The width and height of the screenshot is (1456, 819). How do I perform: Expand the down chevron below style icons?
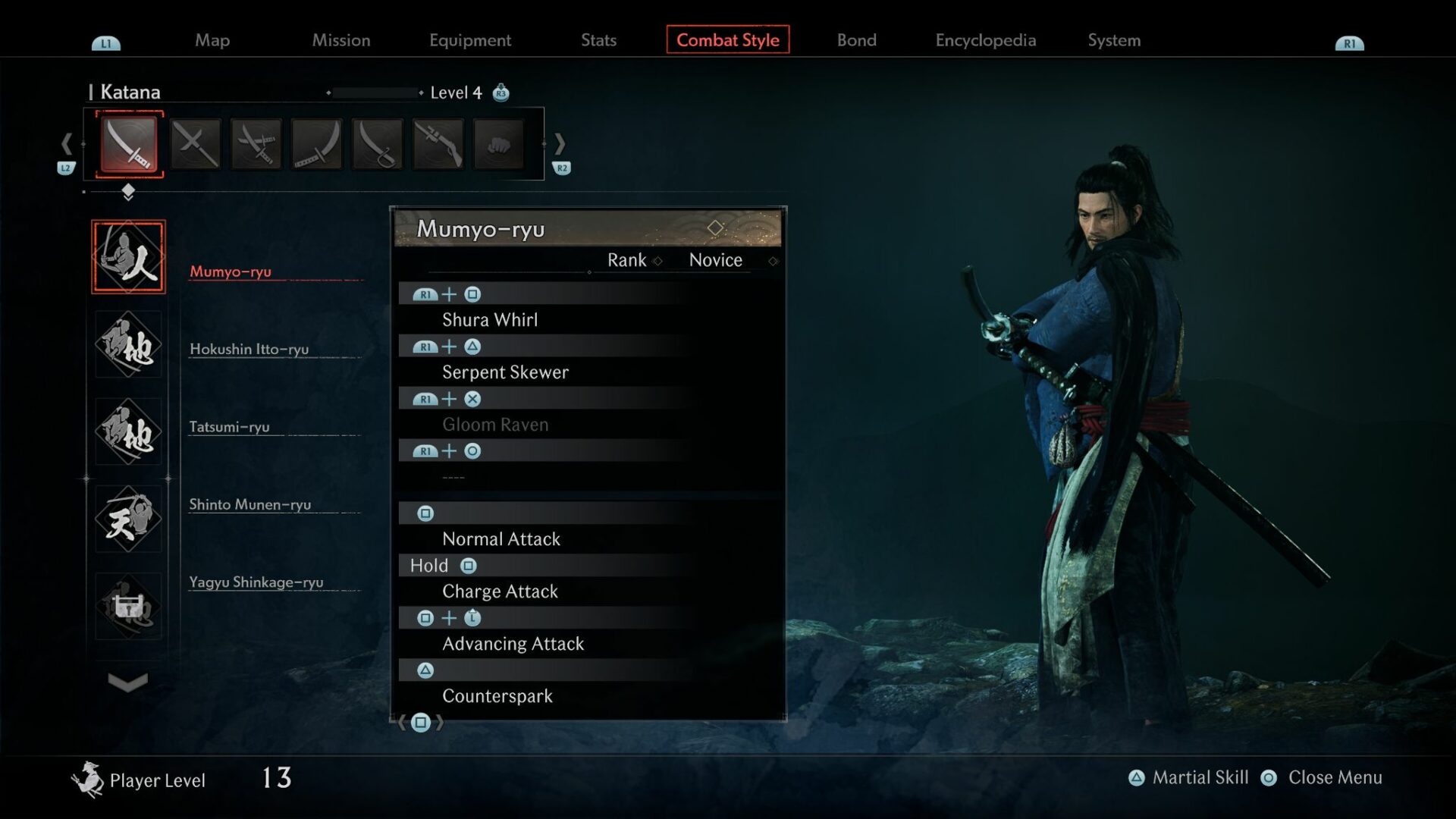pos(127,682)
